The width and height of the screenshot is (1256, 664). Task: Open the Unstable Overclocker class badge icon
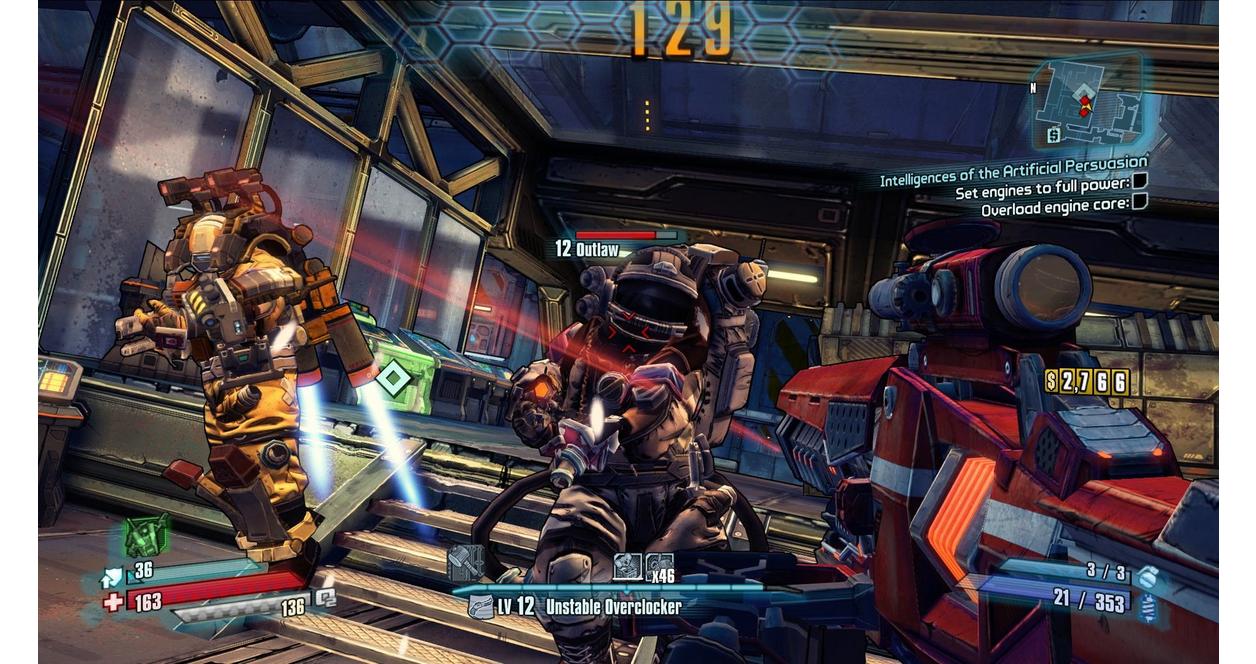481,606
